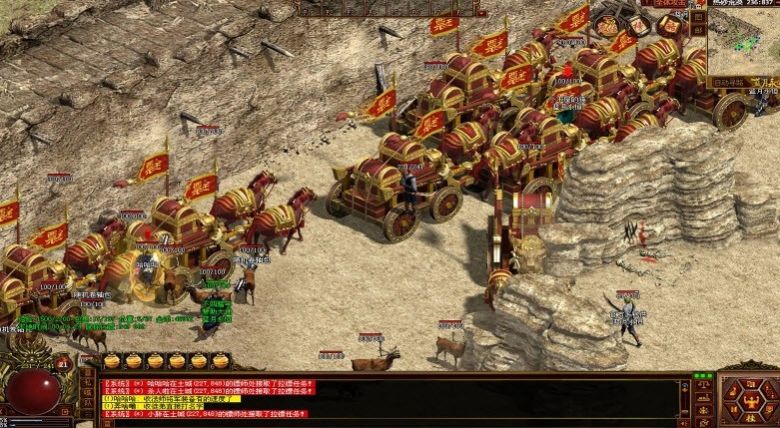Click the first round red badge icon beside the minimap

click(606, 24)
